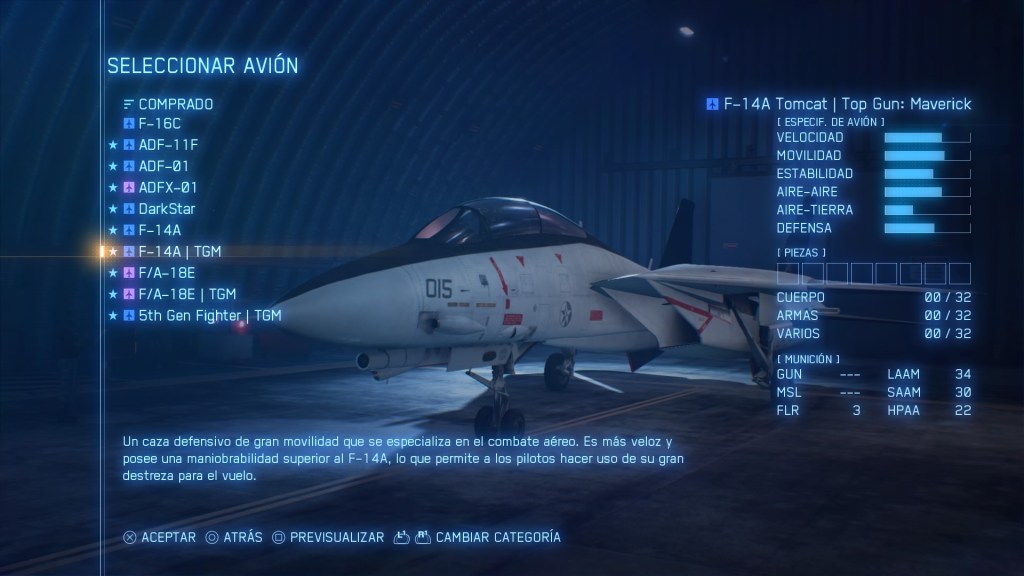Select ADFX-01 from the list
The width and height of the screenshot is (1024, 576).
(x=167, y=187)
